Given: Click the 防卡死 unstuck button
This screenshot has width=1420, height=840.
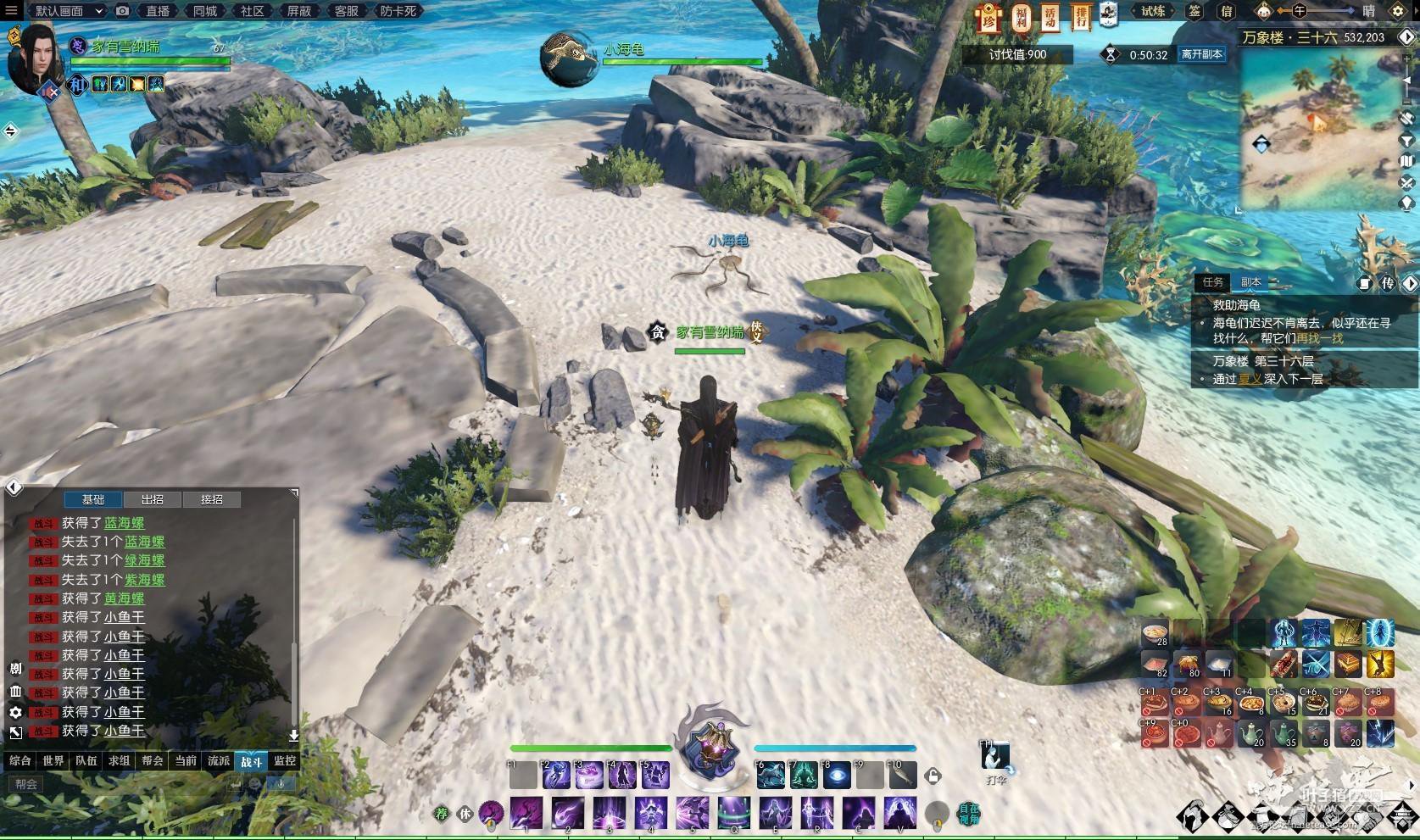Looking at the screenshot, I should pos(398,11).
